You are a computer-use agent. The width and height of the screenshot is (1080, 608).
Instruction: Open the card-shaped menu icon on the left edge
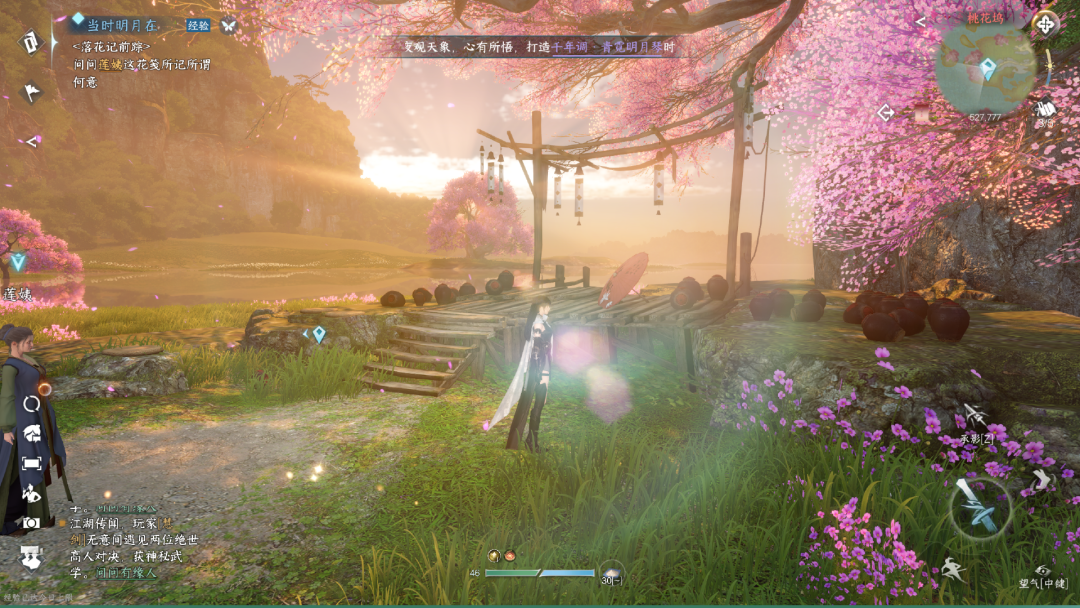(x=31, y=42)
